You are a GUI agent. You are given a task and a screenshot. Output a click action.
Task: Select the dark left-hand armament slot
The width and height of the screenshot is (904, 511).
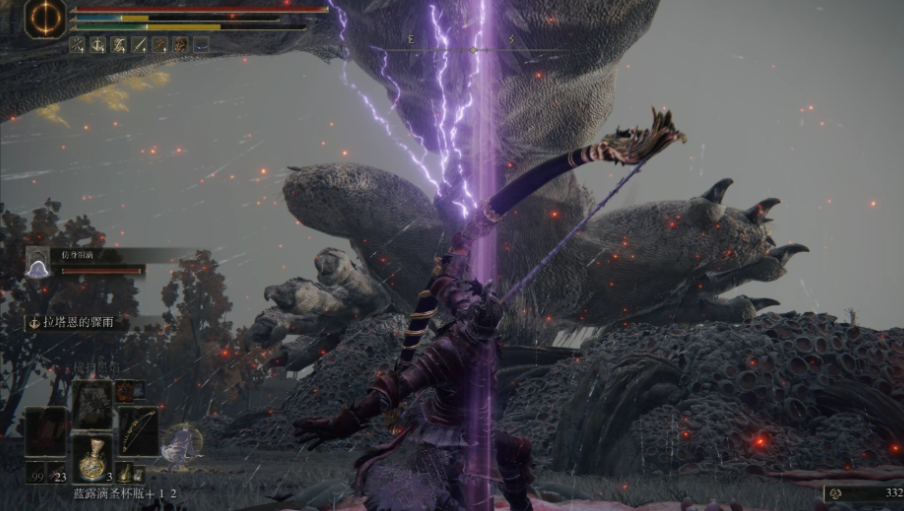pos(47,431)
